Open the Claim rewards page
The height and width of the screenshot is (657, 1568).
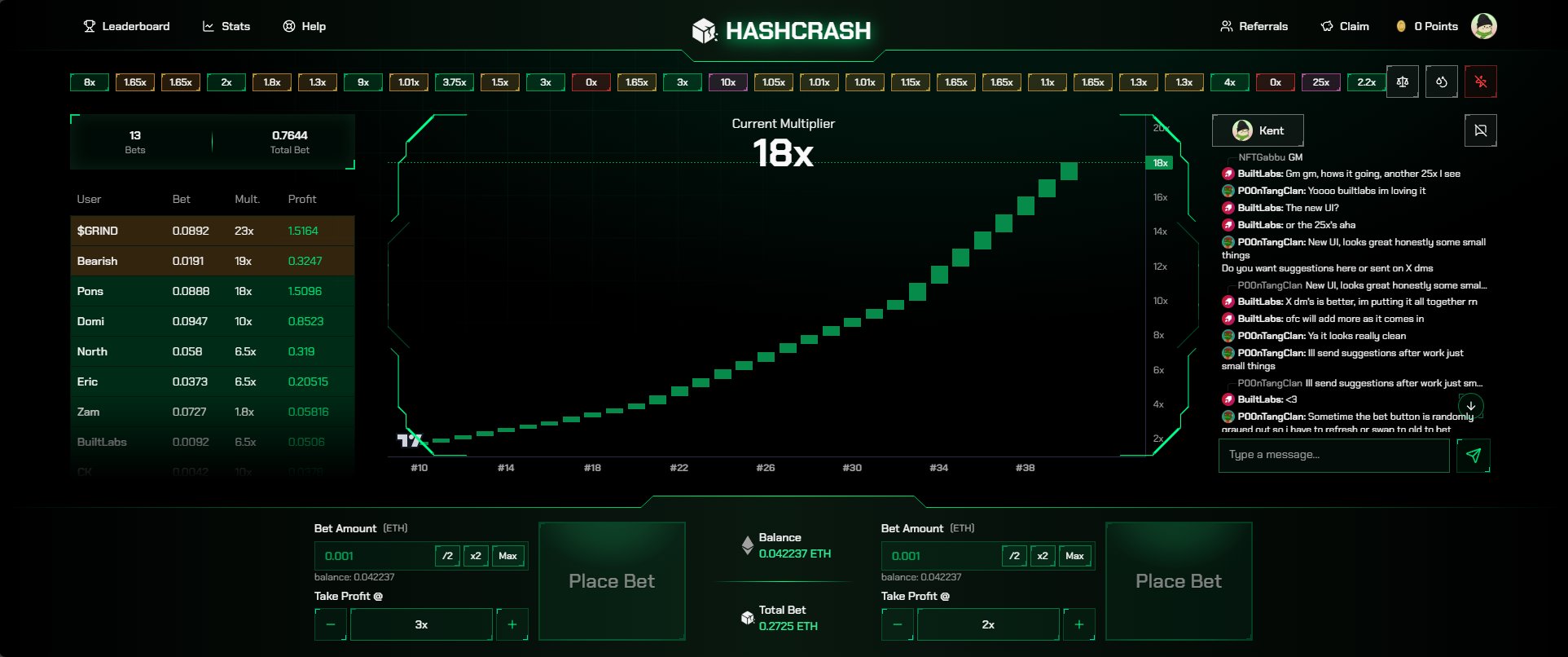pos(1345,26)
